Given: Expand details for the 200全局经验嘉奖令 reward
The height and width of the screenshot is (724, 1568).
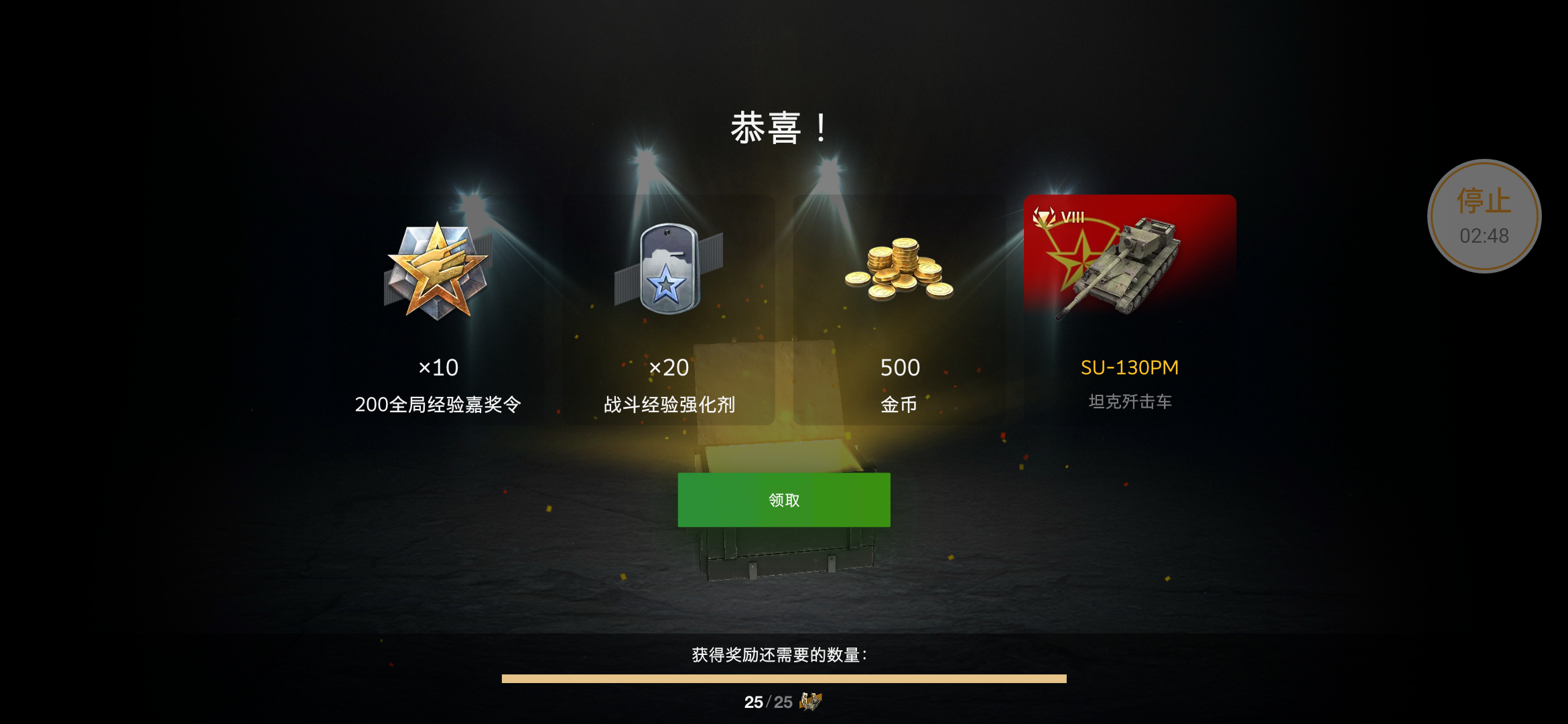Looking at the screenshot, I should tap(438, 405).
